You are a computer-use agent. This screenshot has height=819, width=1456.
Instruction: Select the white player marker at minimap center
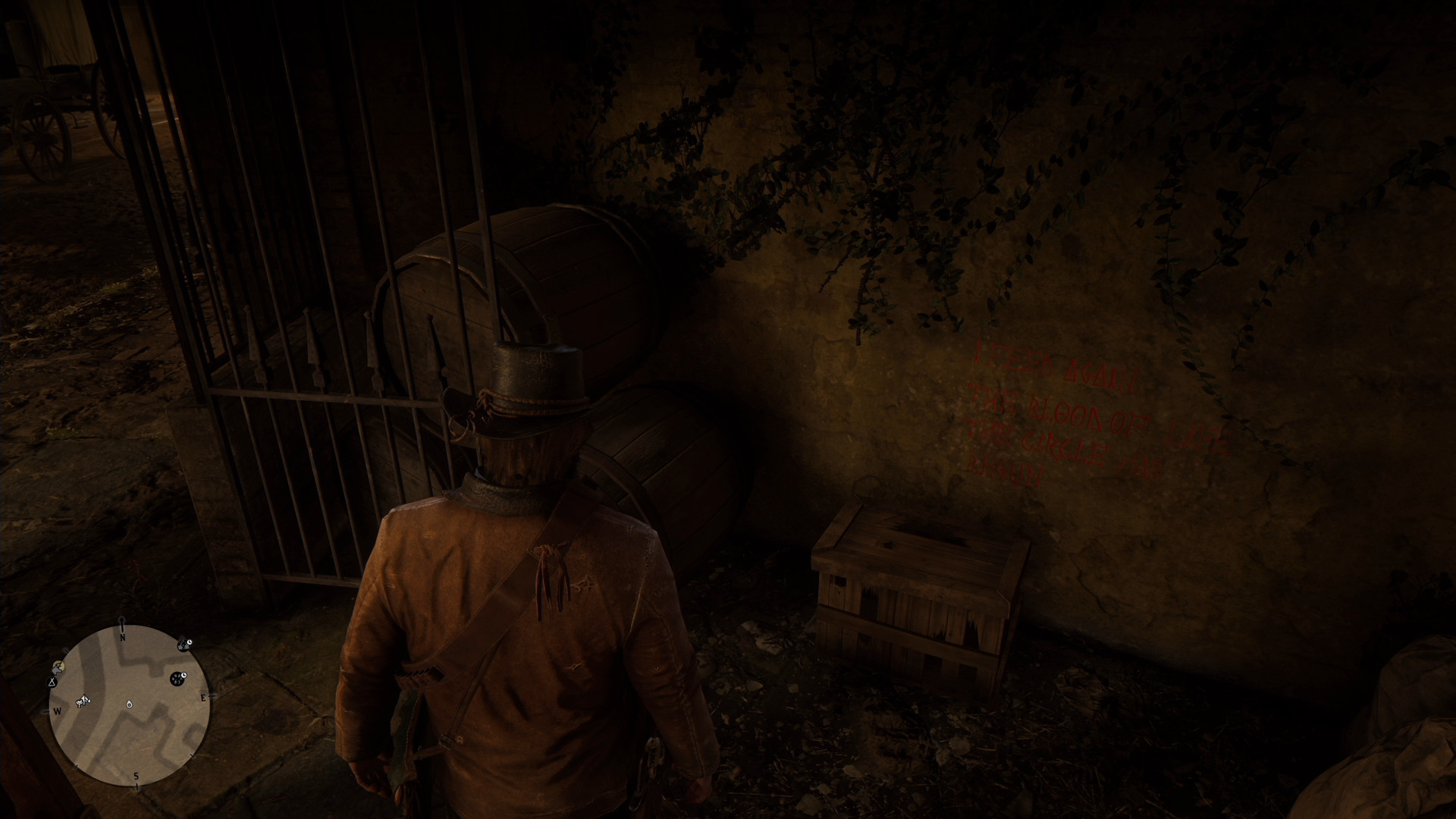(x=129, y=704)
